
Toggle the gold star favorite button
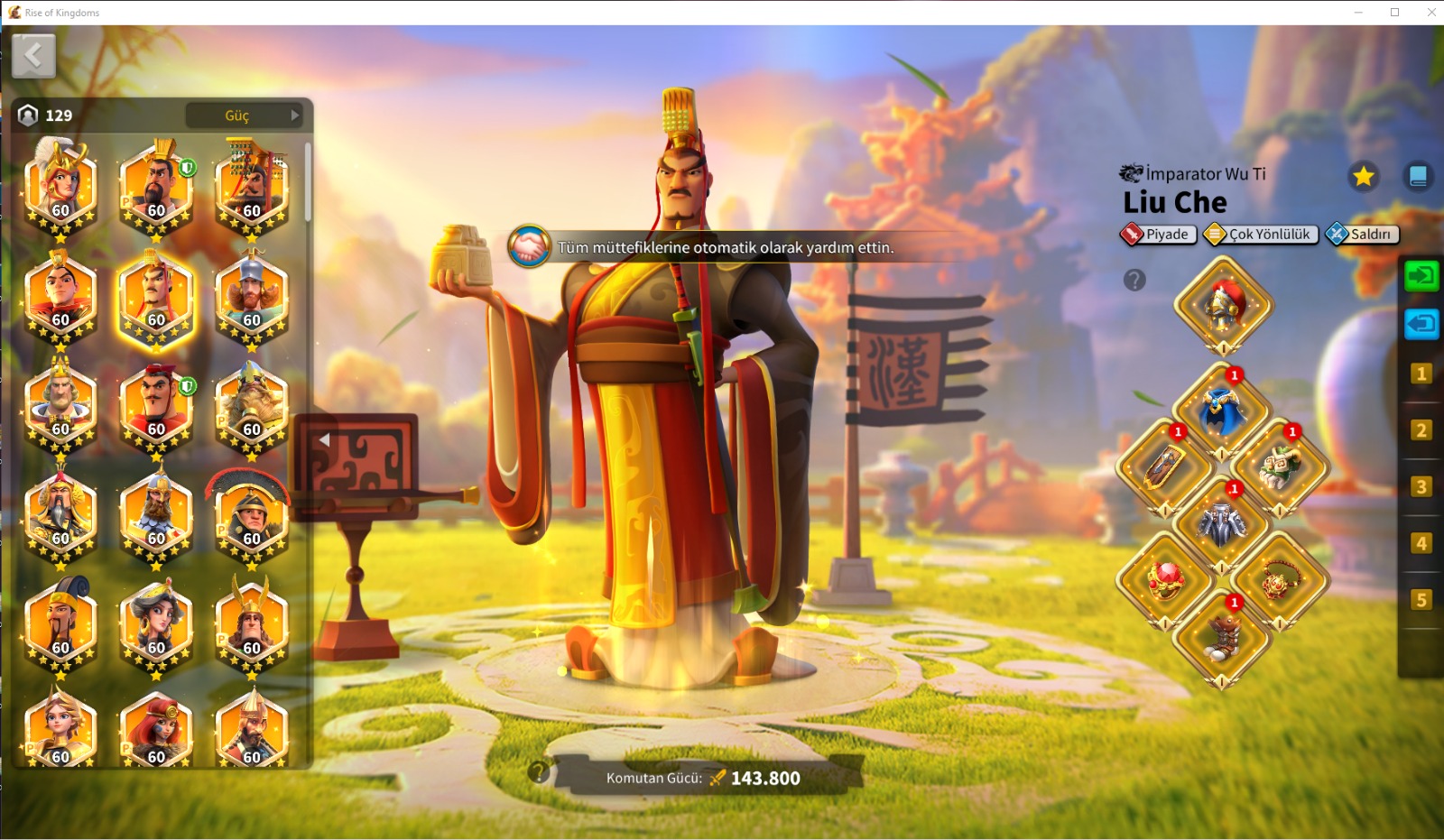[1363, 176]
